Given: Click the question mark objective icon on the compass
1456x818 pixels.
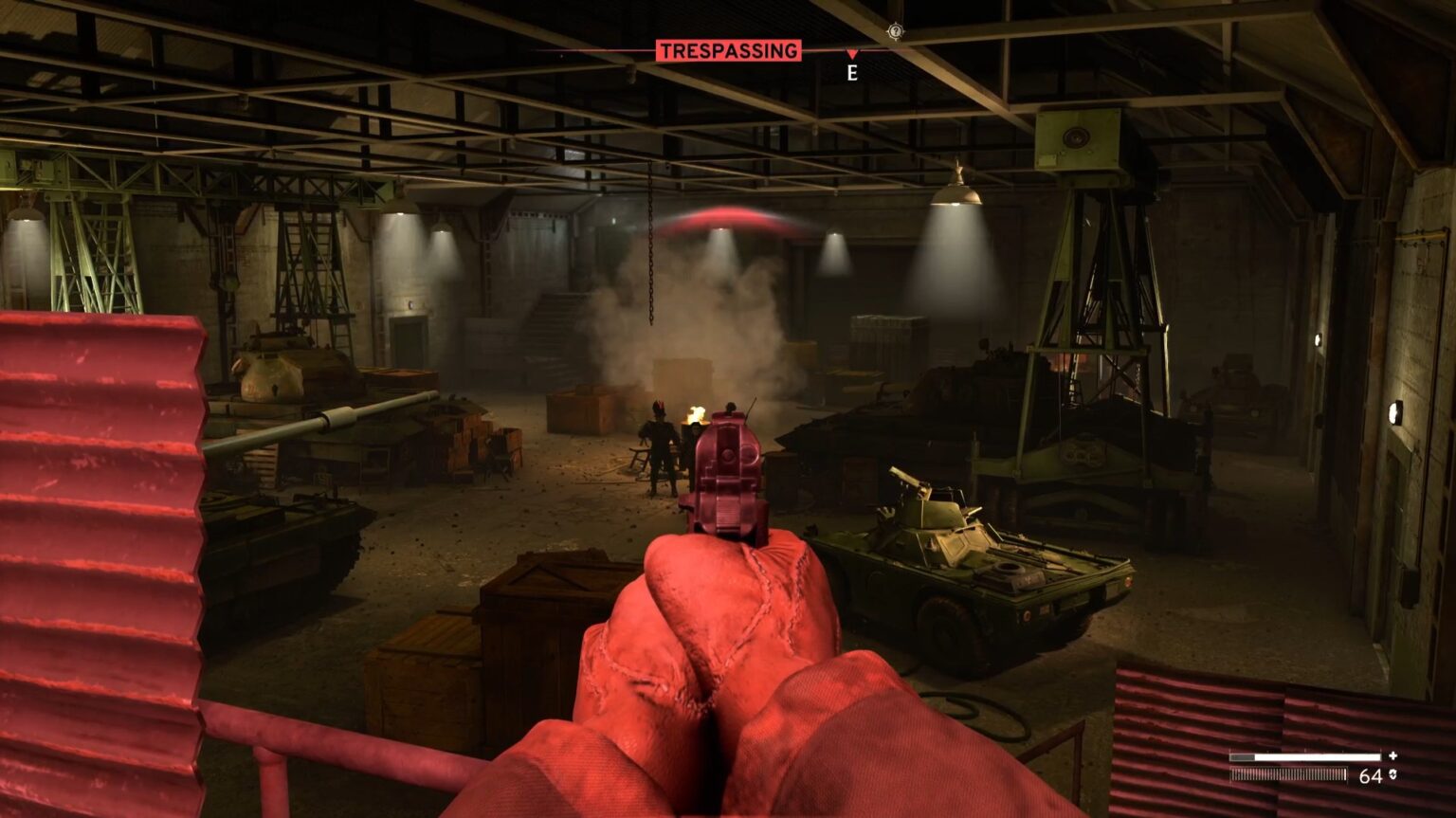Looking at the screenshot, I should 895,30.
